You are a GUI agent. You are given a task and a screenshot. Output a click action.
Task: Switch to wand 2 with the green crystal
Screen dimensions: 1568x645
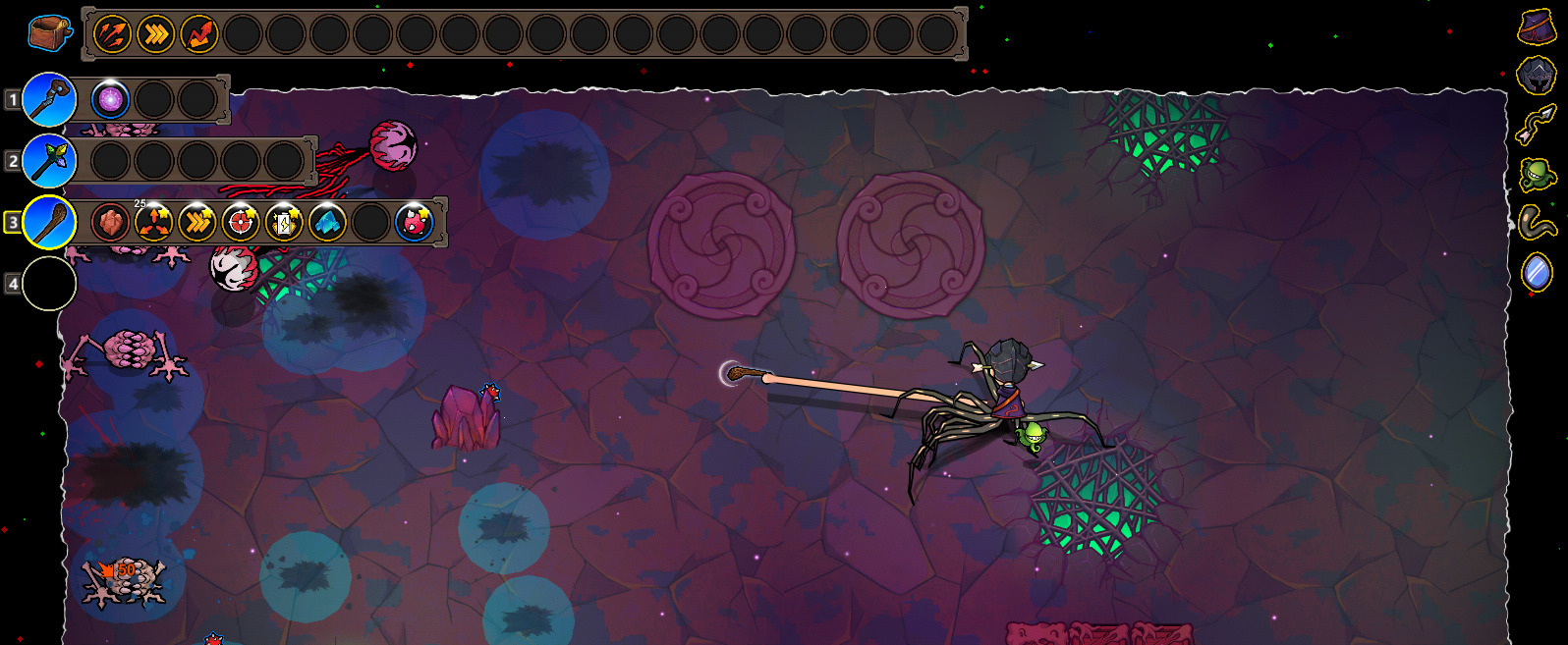coord(49,160)
